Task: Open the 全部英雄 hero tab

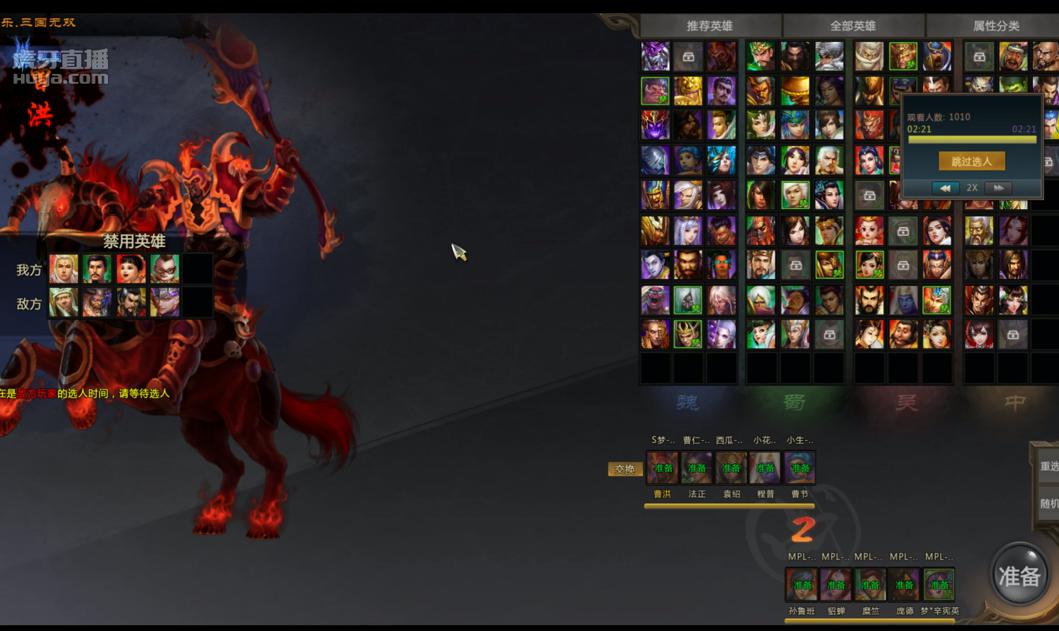Action: [x=852, y=26]
